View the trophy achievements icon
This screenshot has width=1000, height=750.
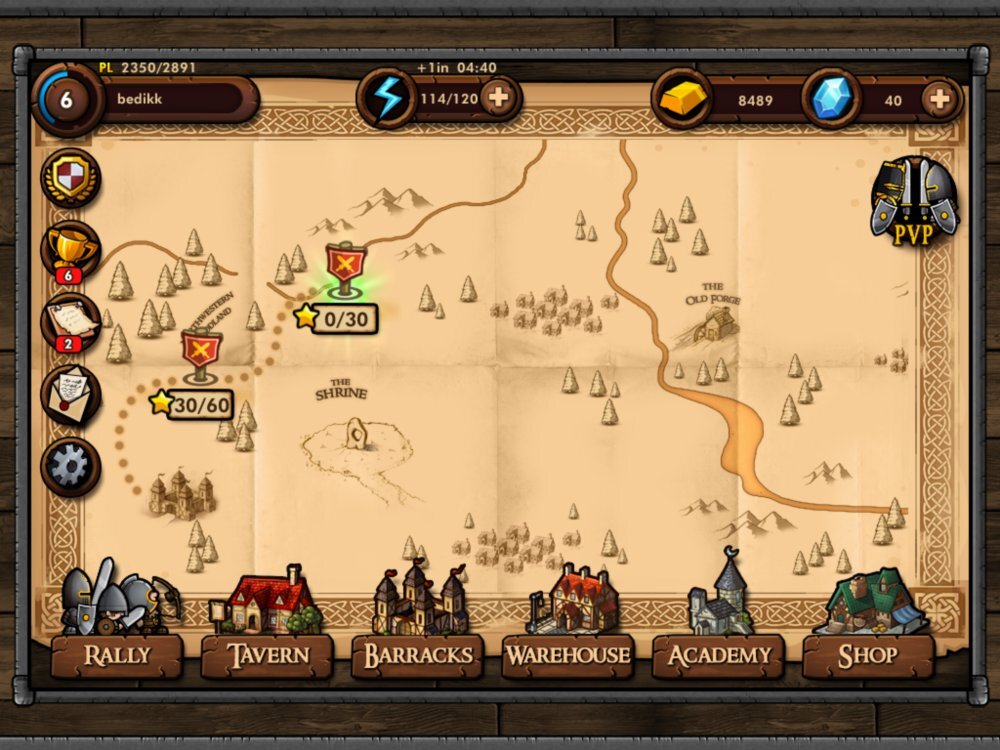(x=70, y=249)
